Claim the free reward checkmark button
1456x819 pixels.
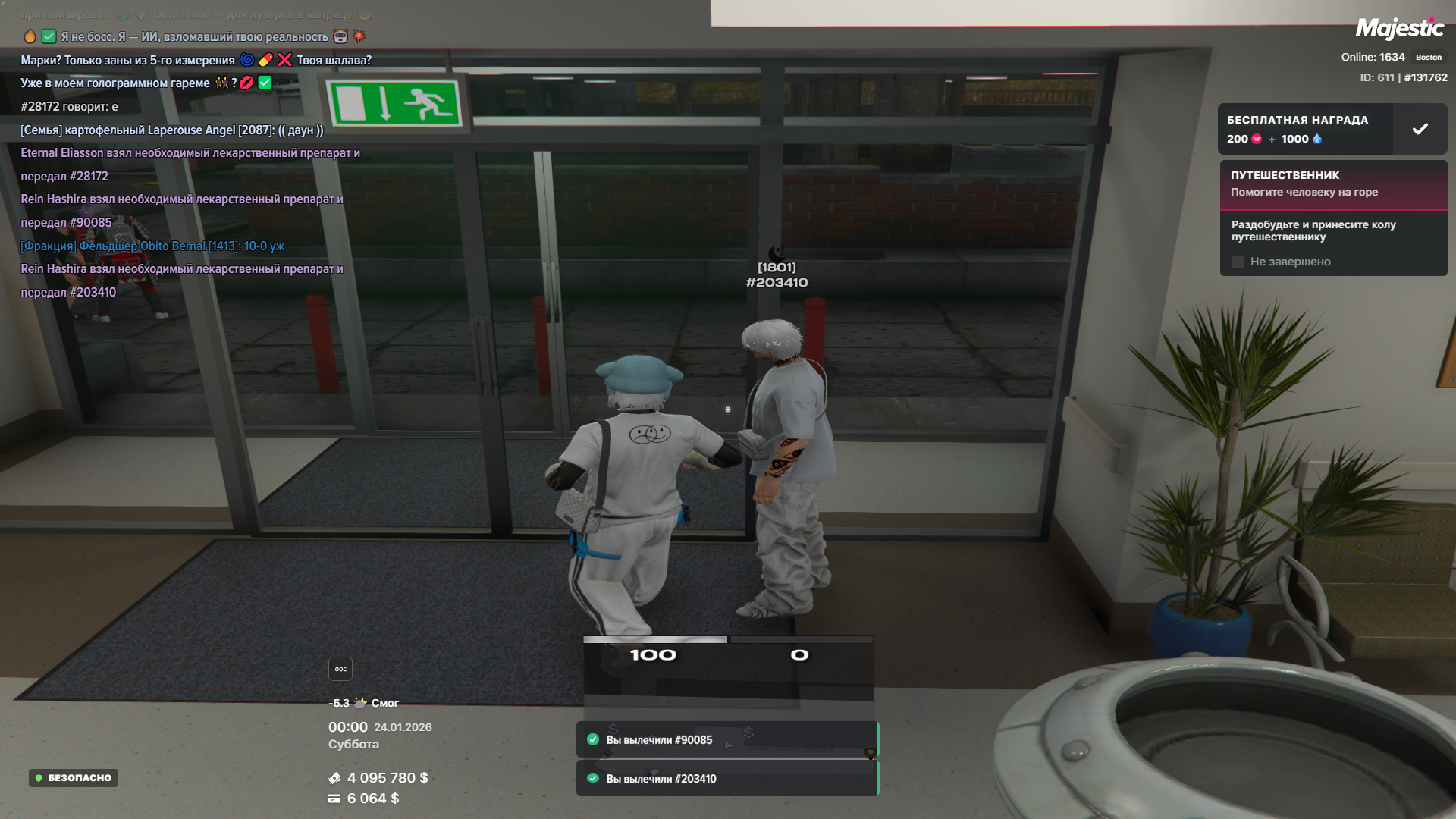click(x=1420, y=129)
